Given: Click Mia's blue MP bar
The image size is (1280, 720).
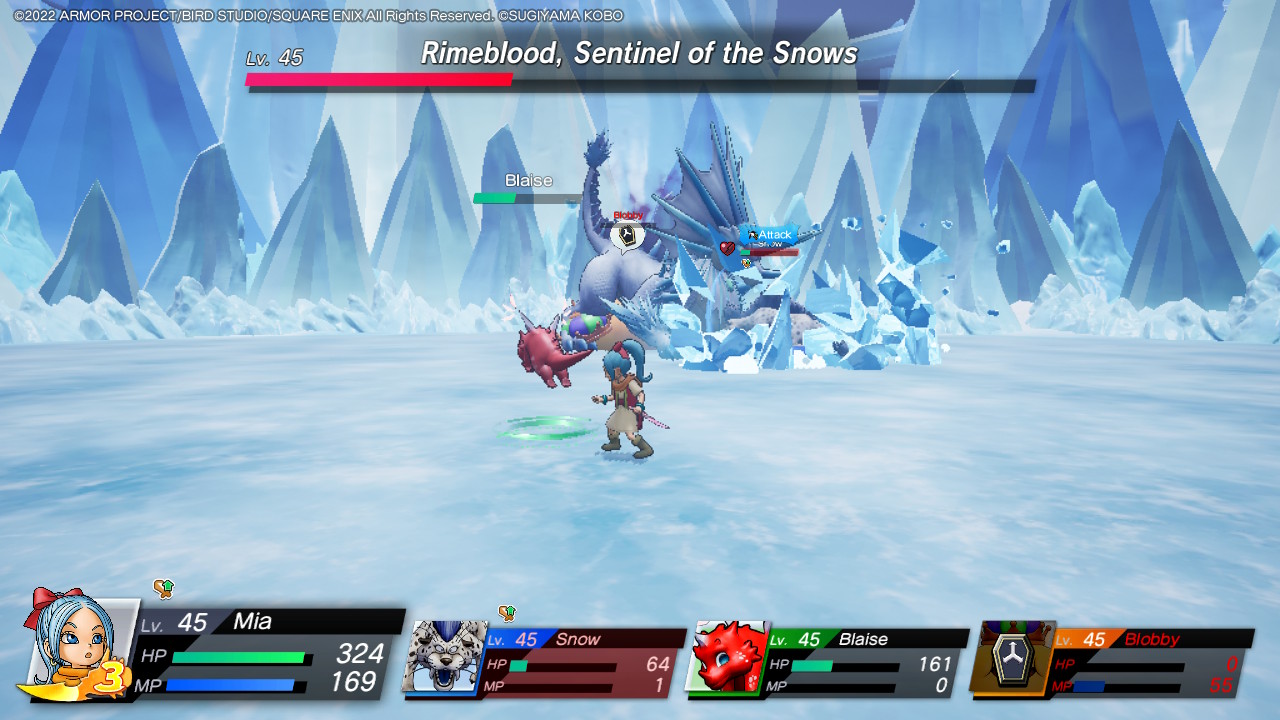Looking at the screenshot, I should click(230, 683).
